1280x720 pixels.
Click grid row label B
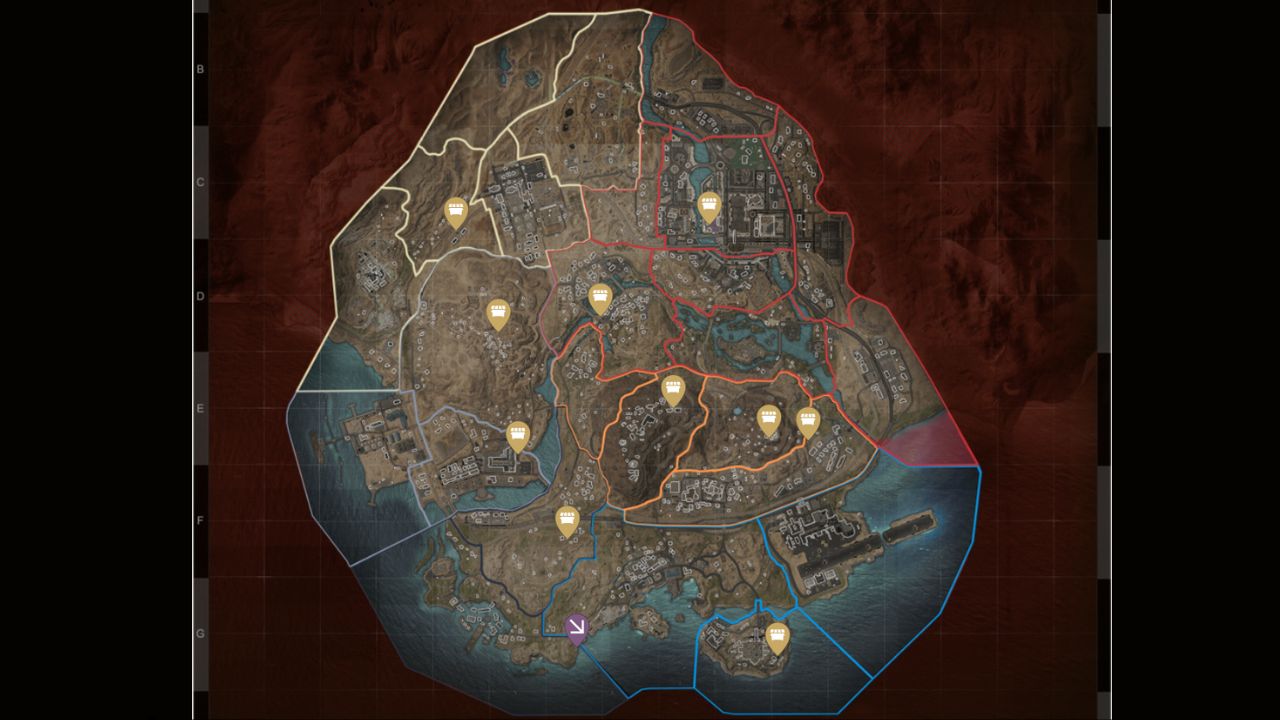(x=198, y=70)
